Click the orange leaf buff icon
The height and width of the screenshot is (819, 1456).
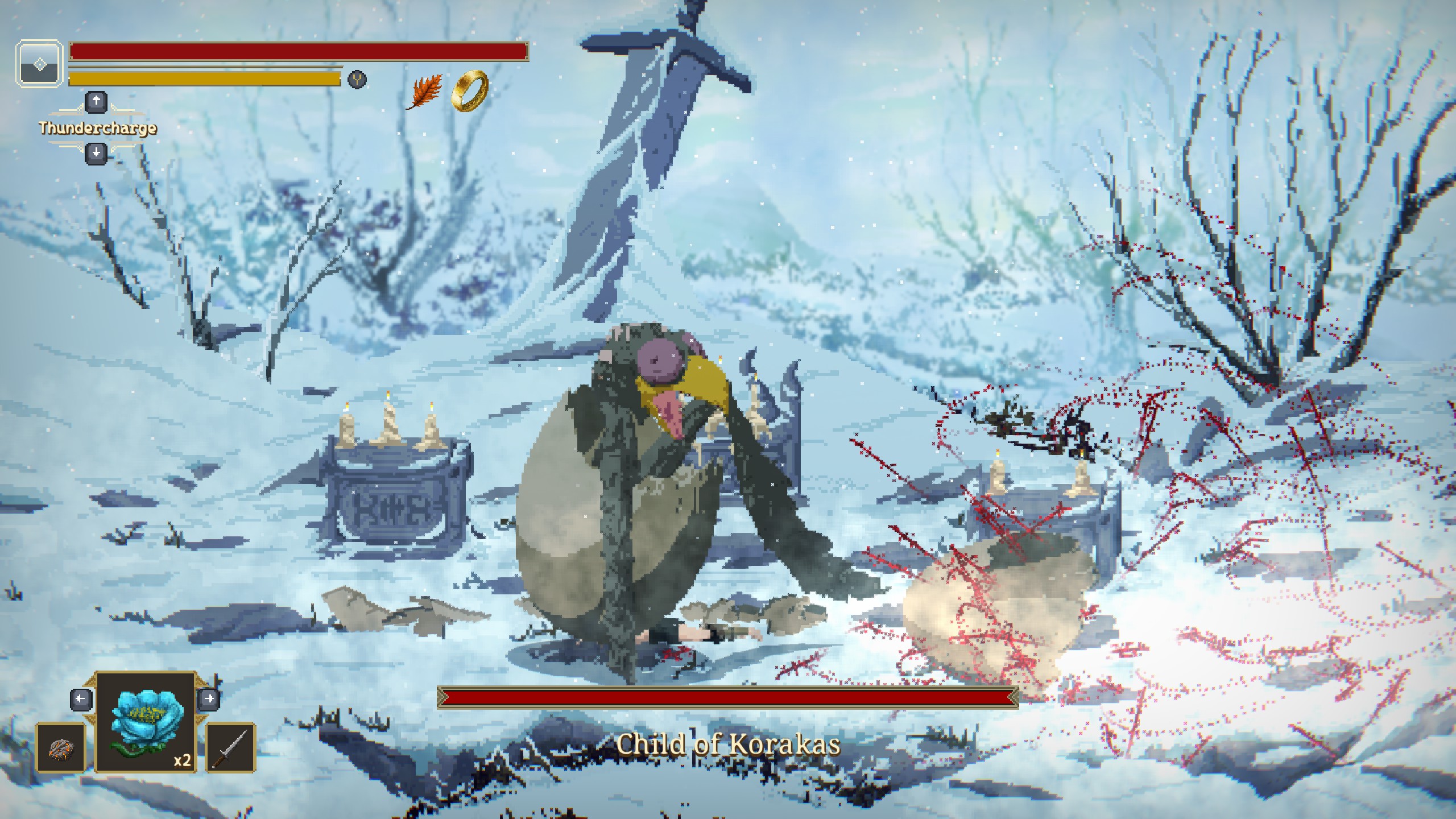pos(424,92)
